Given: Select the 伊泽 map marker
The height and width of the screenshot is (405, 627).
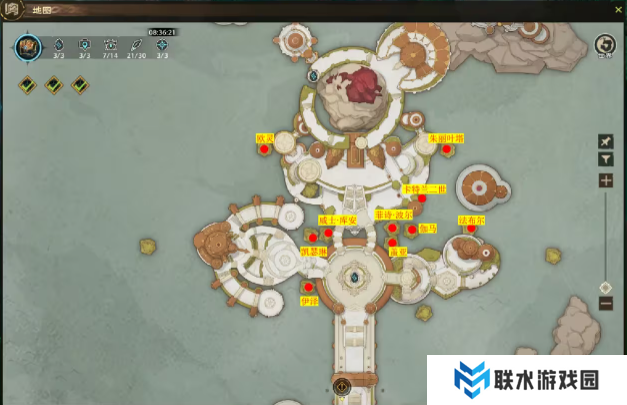Looking at the screenshot, I should (308, 288).
